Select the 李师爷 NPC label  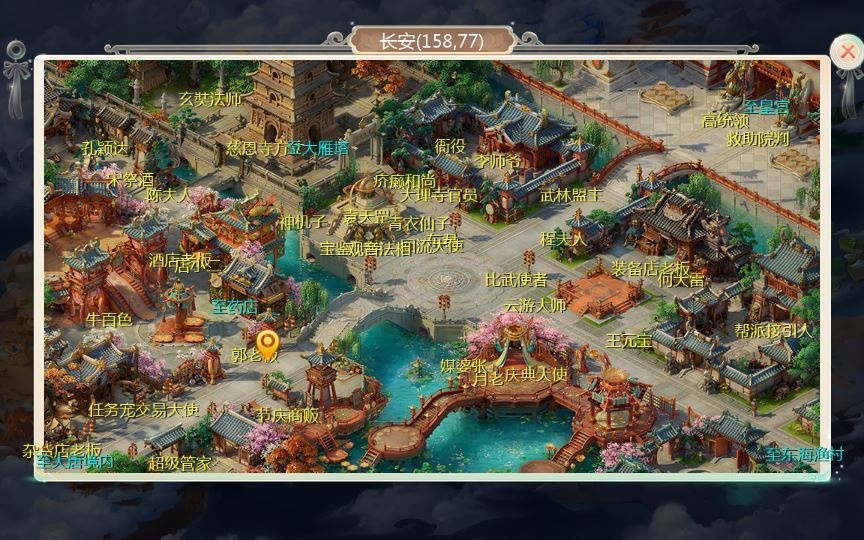[497, 161]
